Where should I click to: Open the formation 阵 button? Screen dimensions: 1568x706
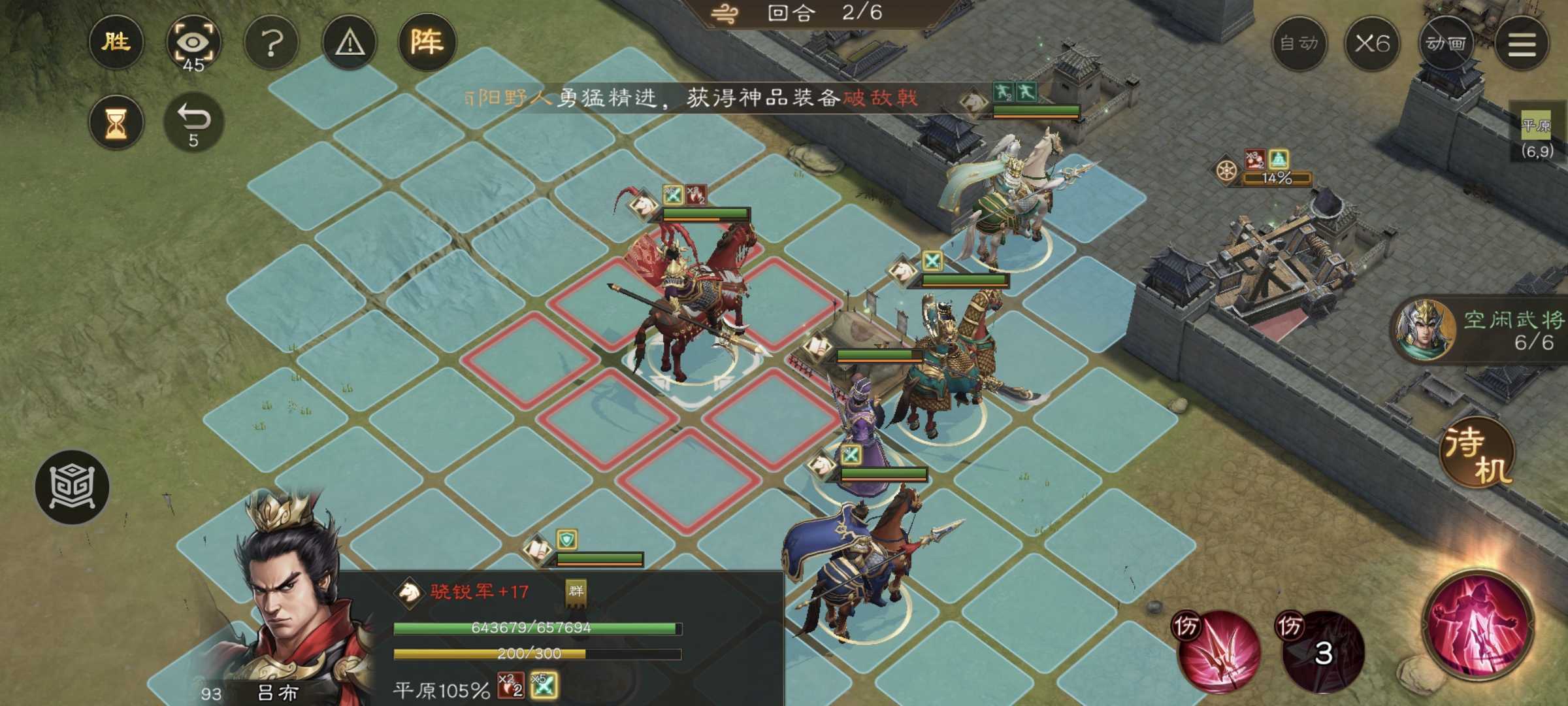click(427, 42)
